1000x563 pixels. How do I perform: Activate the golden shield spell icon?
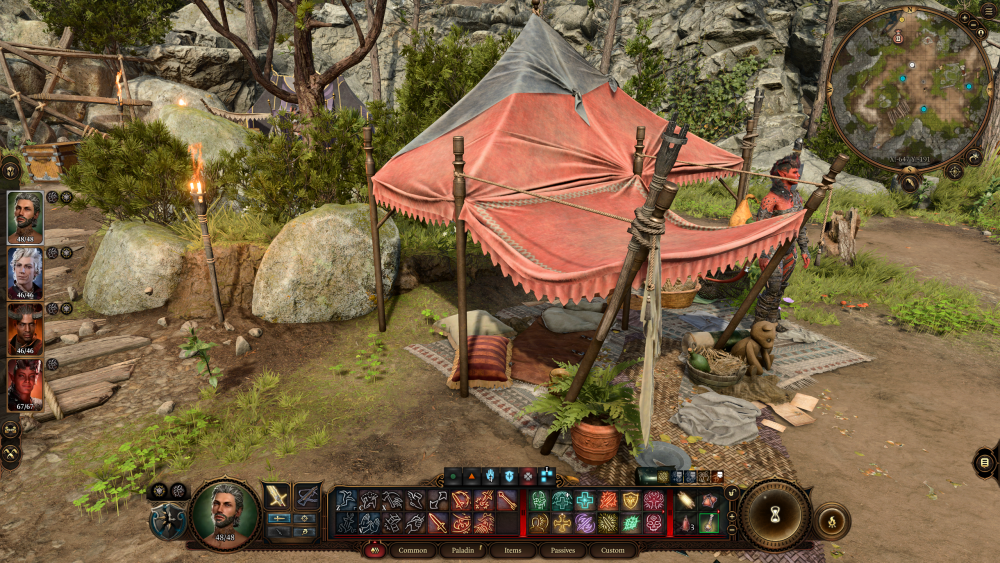point(632,501)
